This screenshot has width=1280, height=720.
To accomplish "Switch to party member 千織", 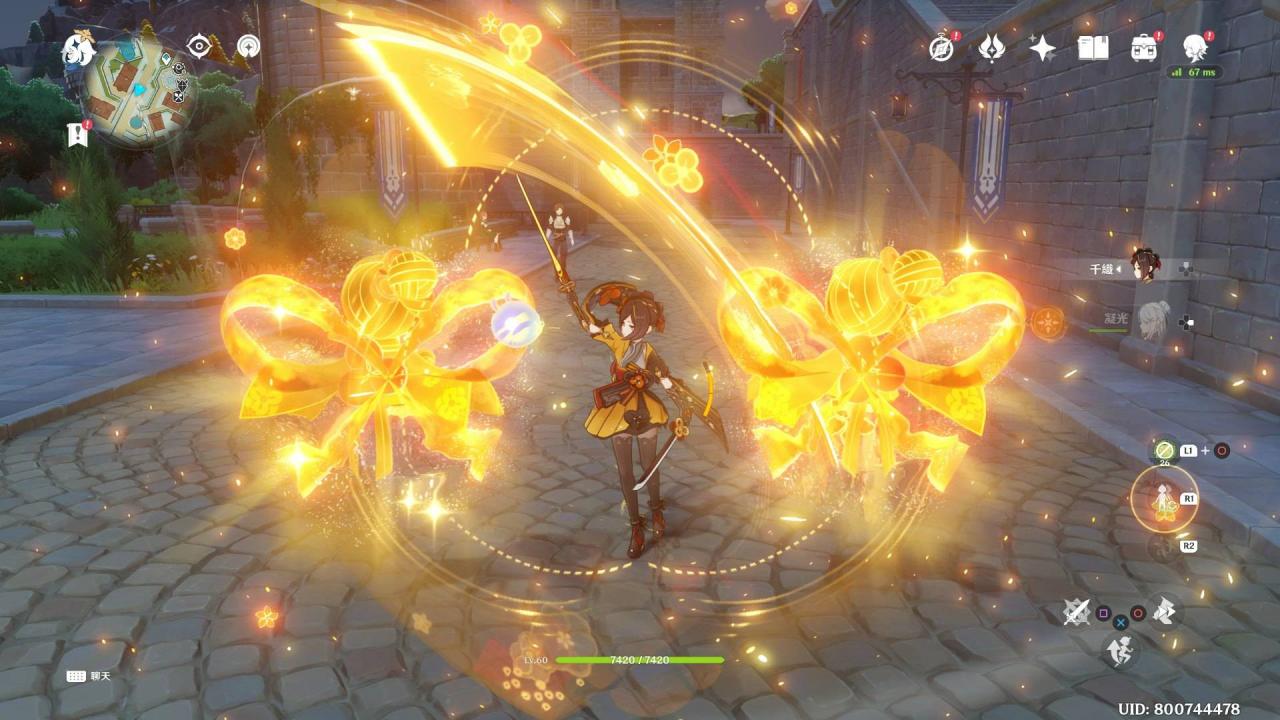I will pos(1145,267).
